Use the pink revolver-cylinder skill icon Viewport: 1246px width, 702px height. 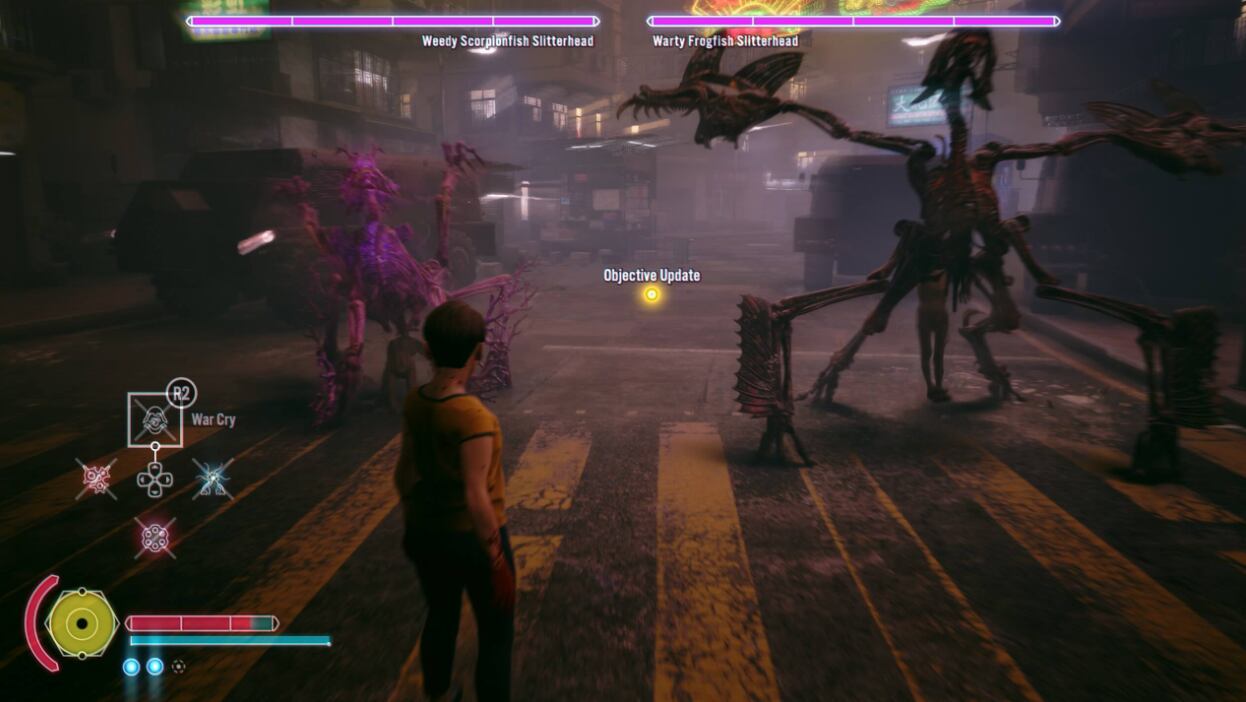coord(155,538)
